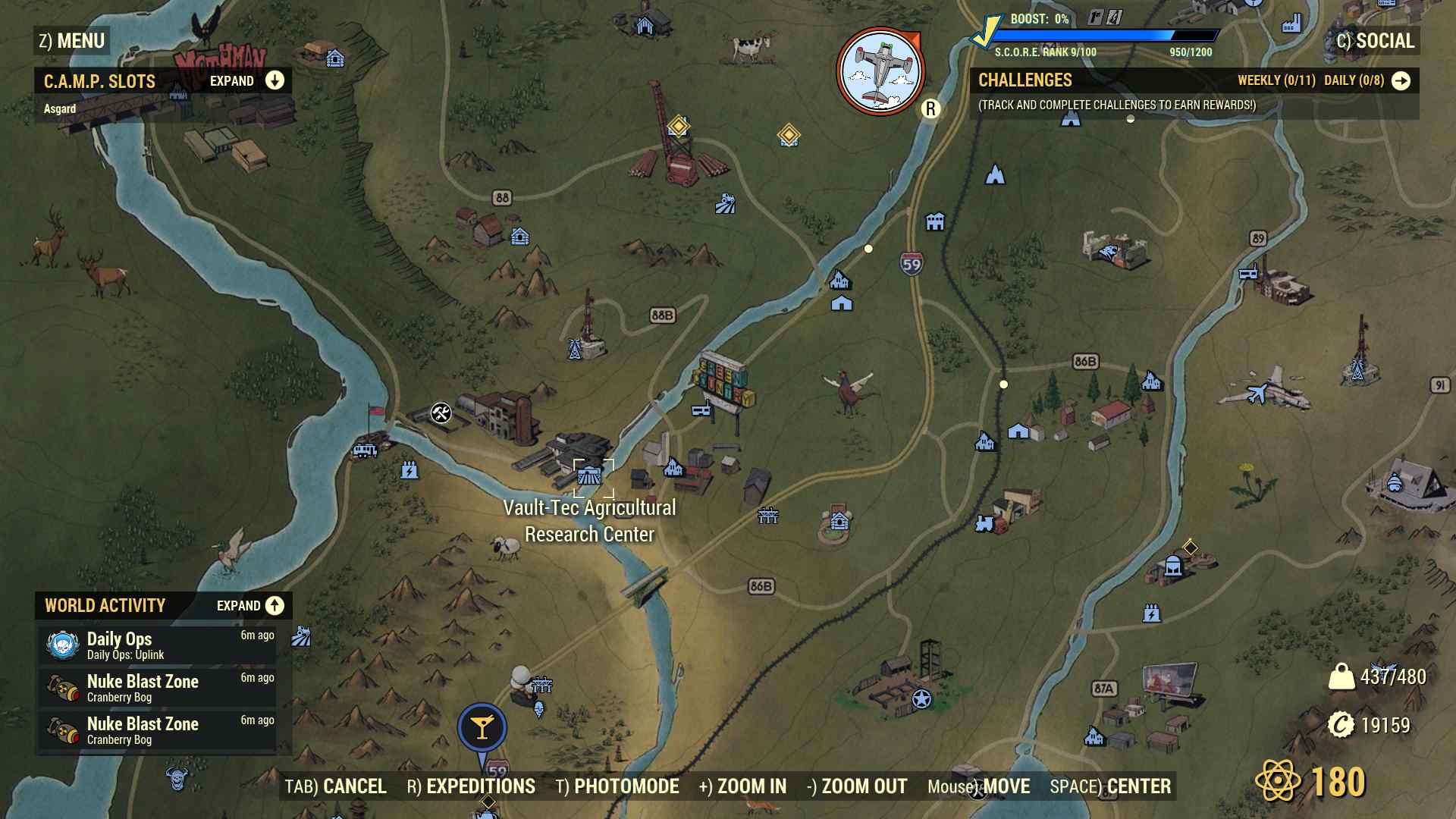
Task: Select the workshop pickaxe marker on the map
Action: click(x=440, y=414)
